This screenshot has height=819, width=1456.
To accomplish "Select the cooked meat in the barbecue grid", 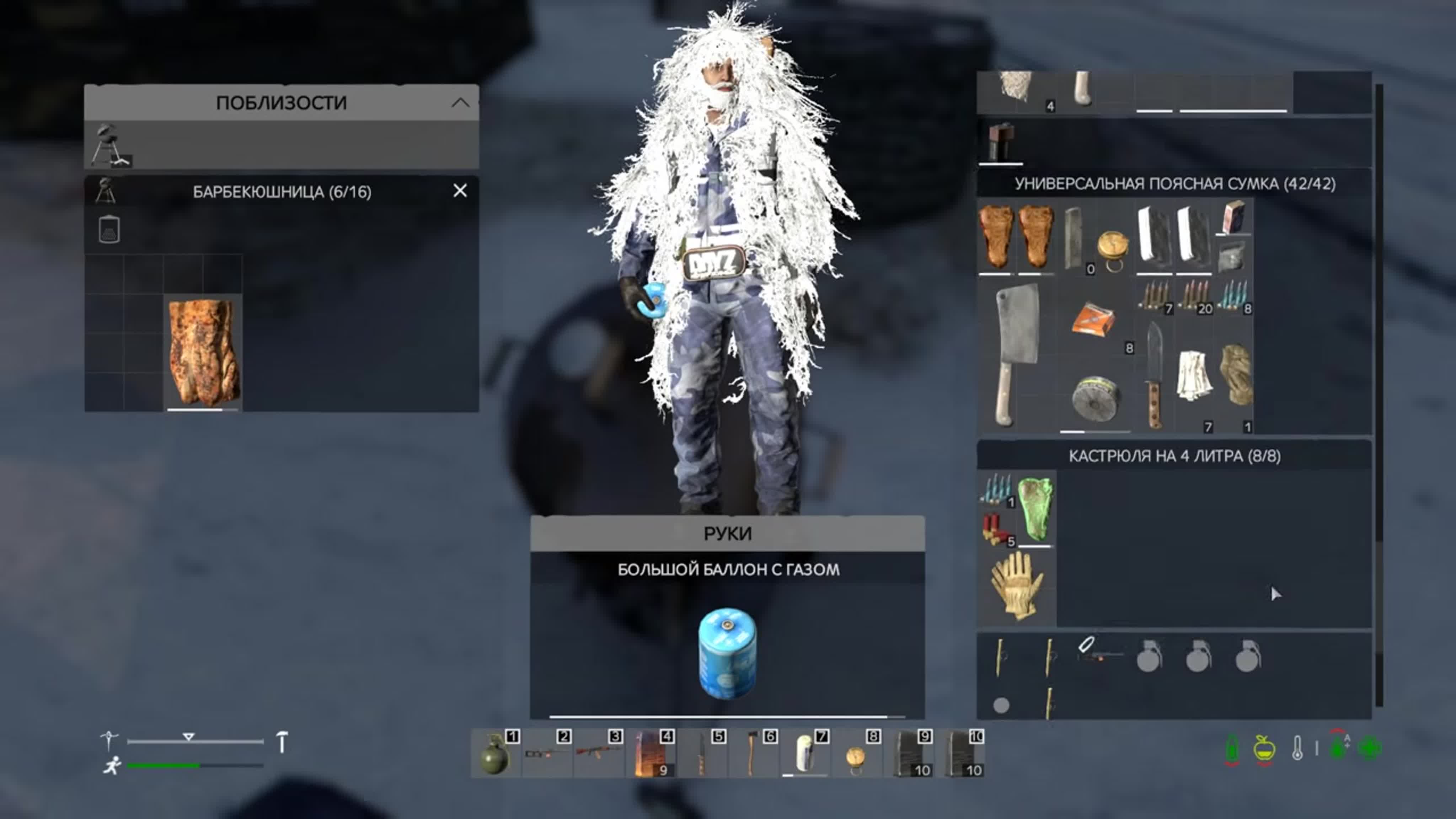I will tap(203, 353).
